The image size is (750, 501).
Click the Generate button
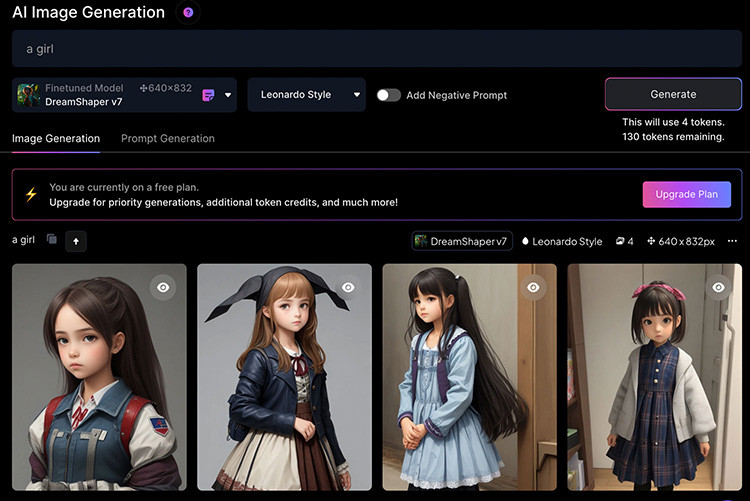[x=673, y=94]
